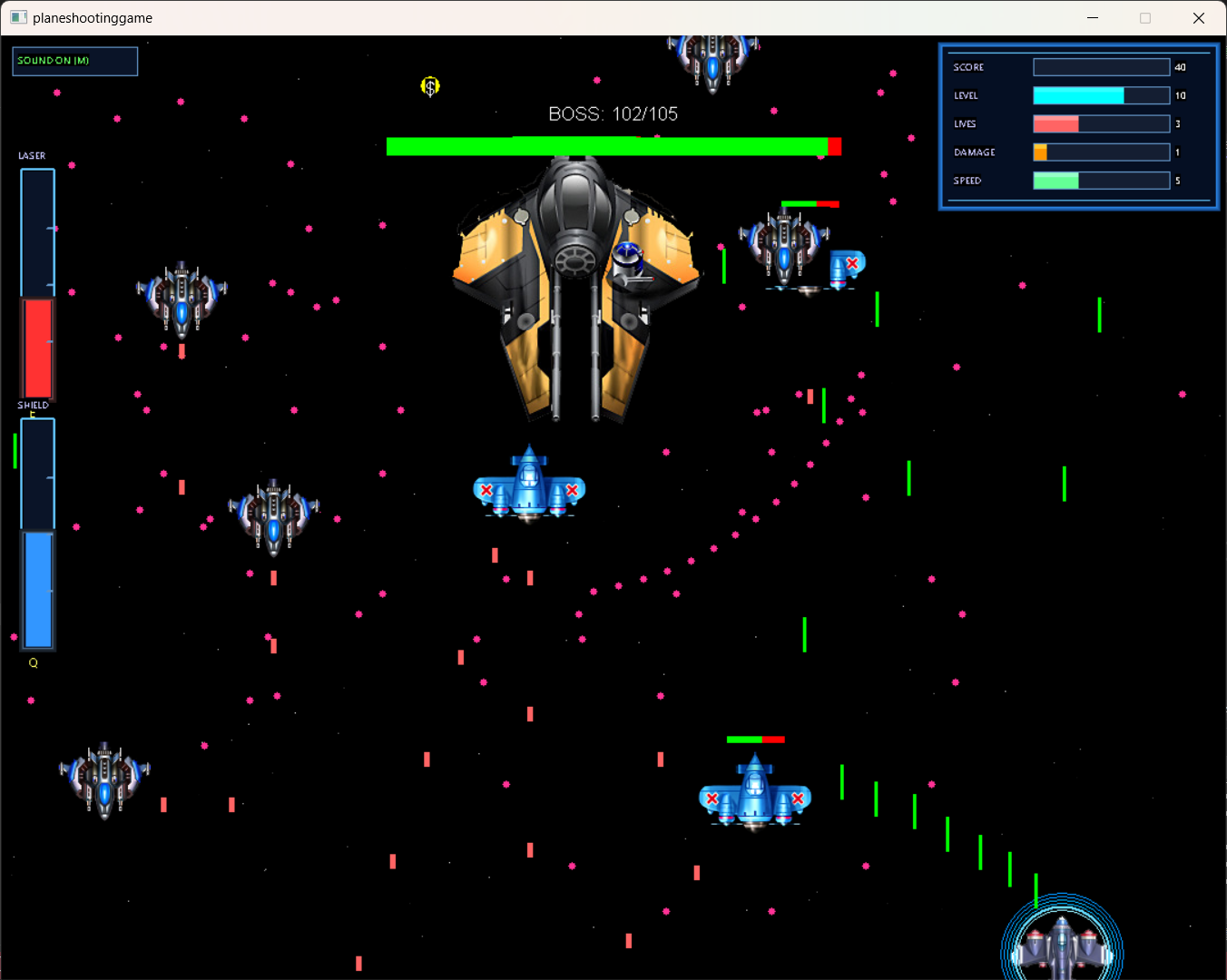The height and width of the screenshot is (980, 1227).
Task: Click the game icon in the title bar
Action: (x=19, y=17)
